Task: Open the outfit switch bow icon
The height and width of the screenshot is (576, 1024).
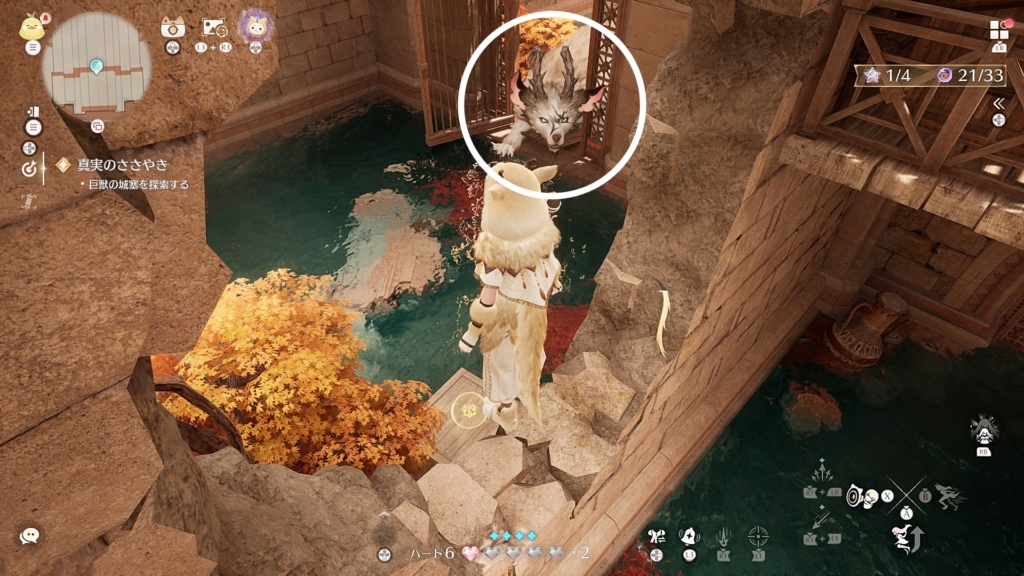Action: pyautogui.click(x=656, y=536)
